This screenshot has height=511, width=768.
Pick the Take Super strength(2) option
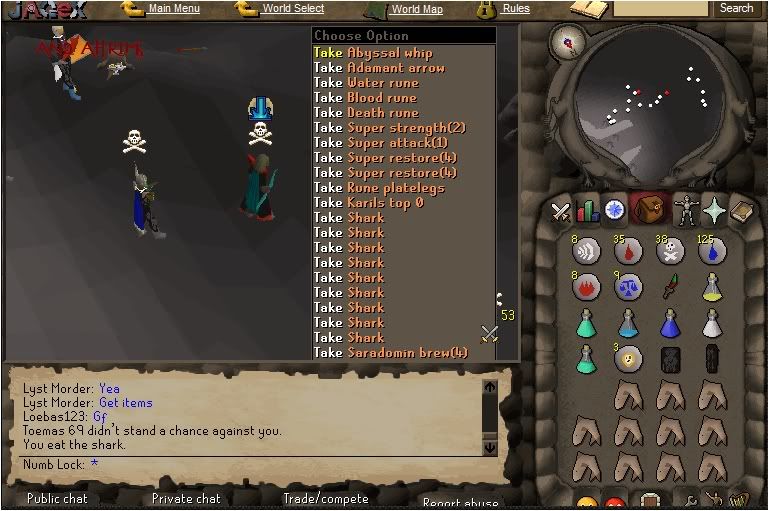[389, 128]
